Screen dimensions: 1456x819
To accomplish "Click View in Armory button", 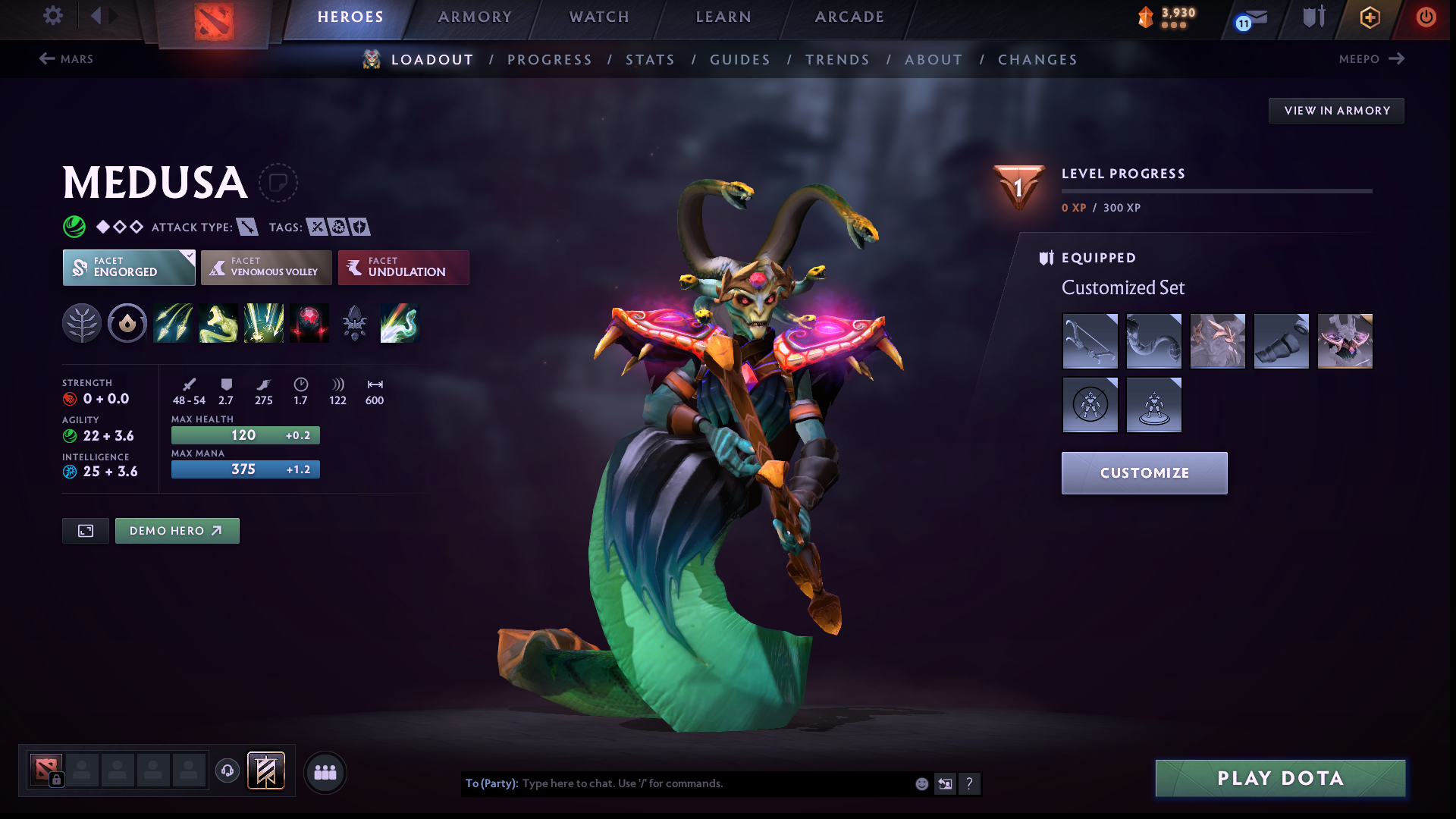I will coord(1336,111).
